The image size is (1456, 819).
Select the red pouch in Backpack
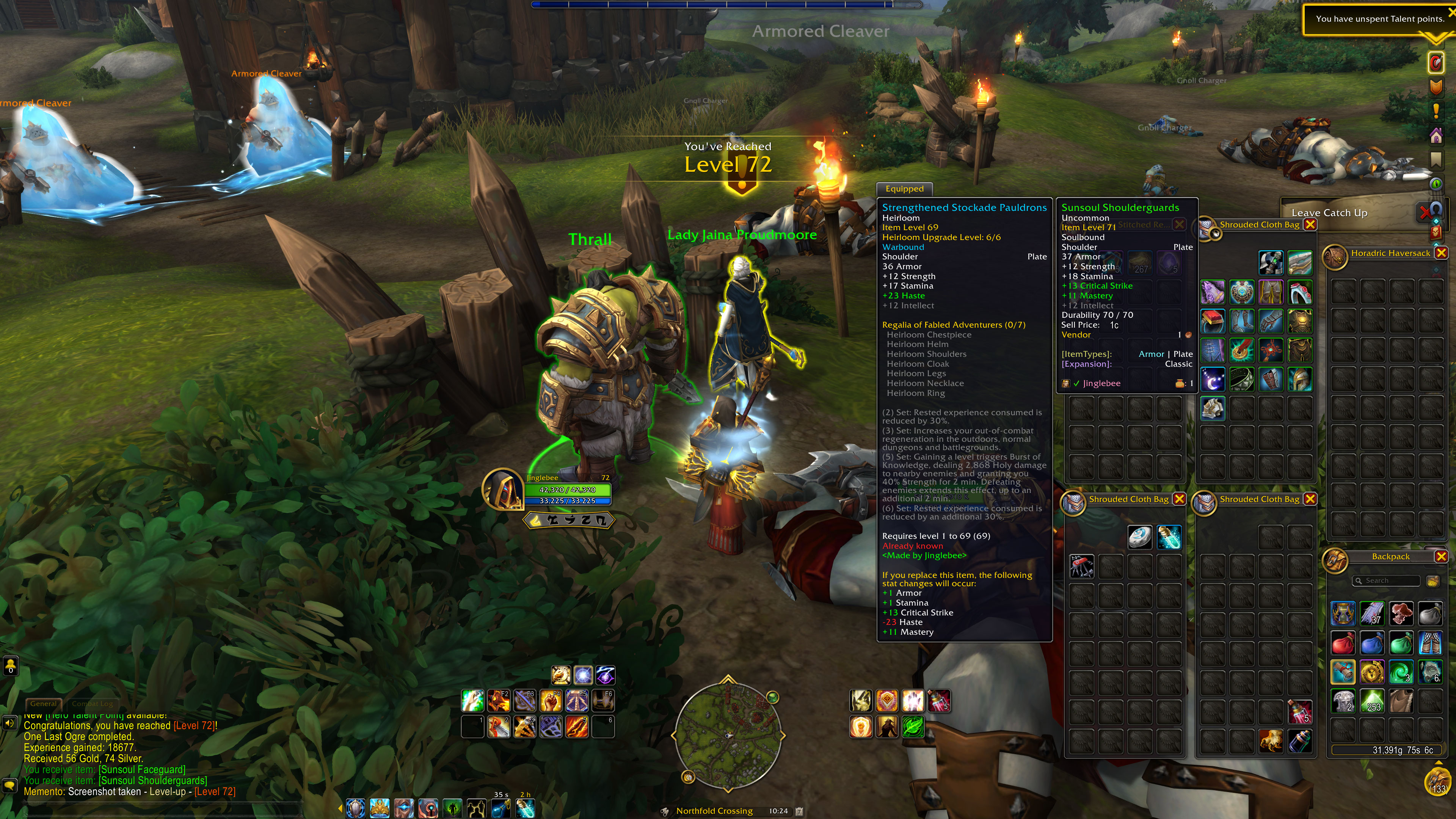click(1343, 643)
